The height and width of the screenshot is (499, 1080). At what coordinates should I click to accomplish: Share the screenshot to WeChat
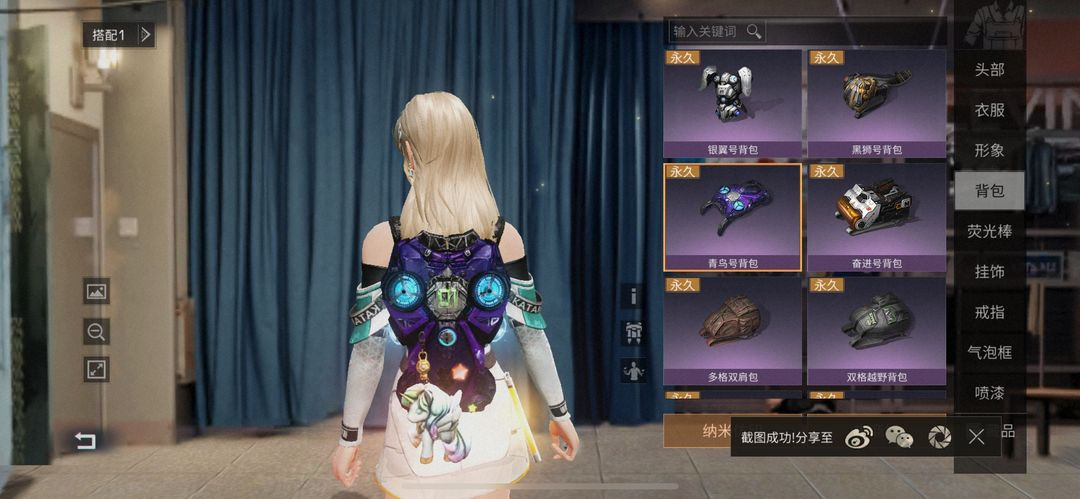(x=900, y=436)
